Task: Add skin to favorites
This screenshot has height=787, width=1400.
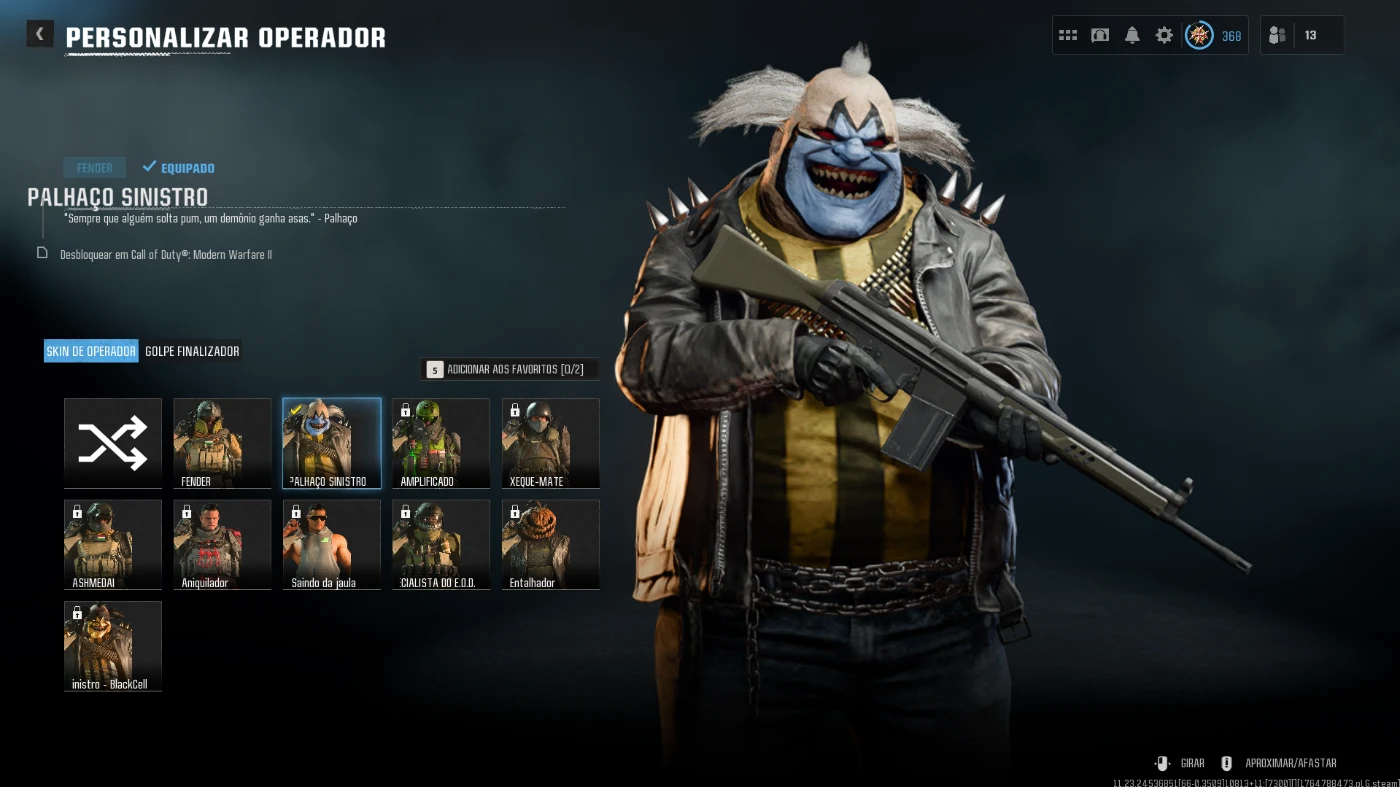Action: pyautogui.click(x=509, y=370)
